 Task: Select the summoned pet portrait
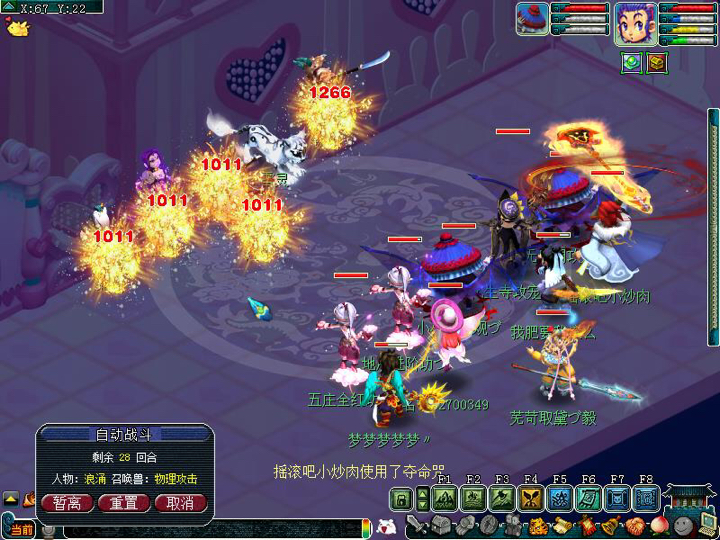click(534, 21)
